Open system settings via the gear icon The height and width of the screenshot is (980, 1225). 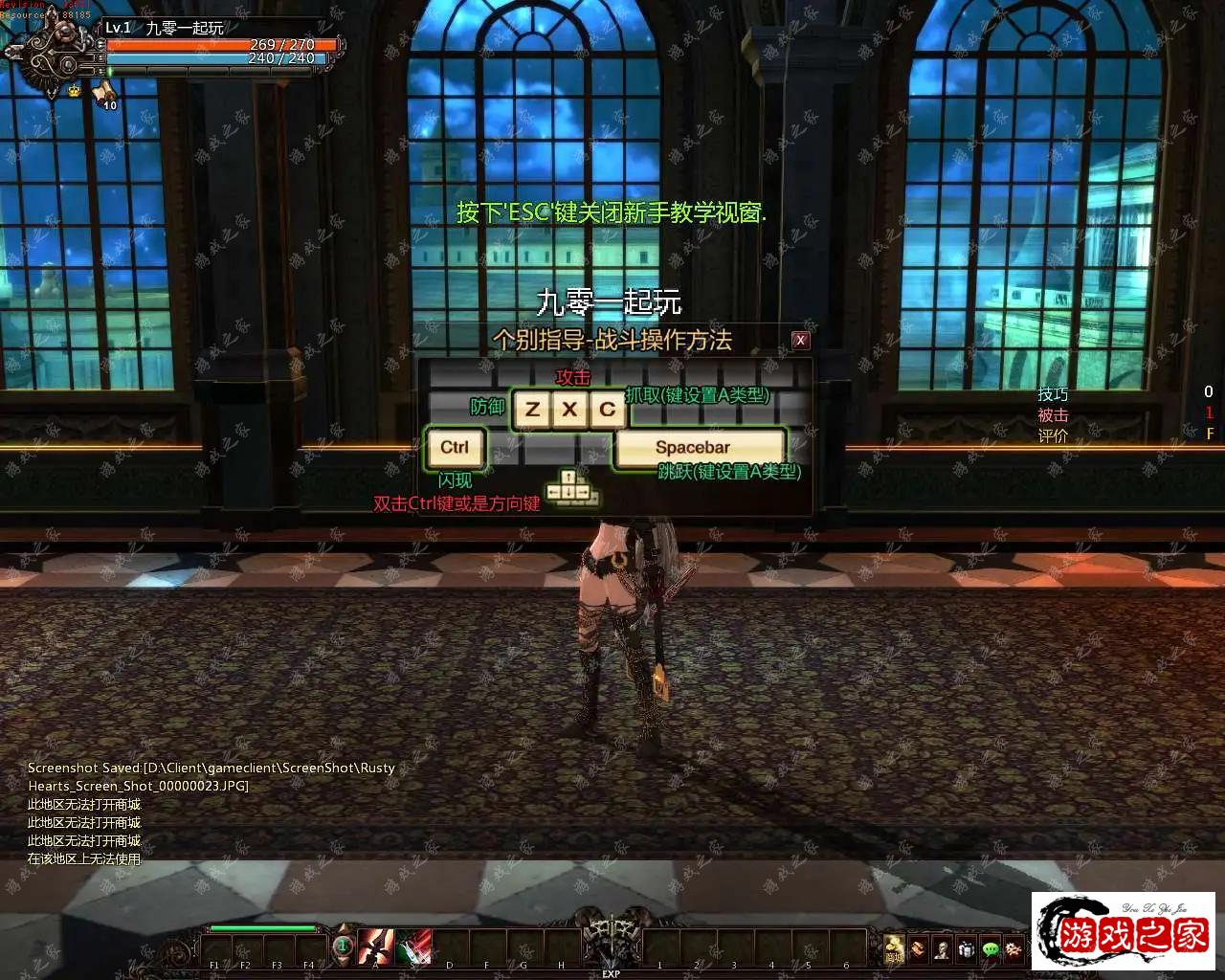pos(1013,949)
